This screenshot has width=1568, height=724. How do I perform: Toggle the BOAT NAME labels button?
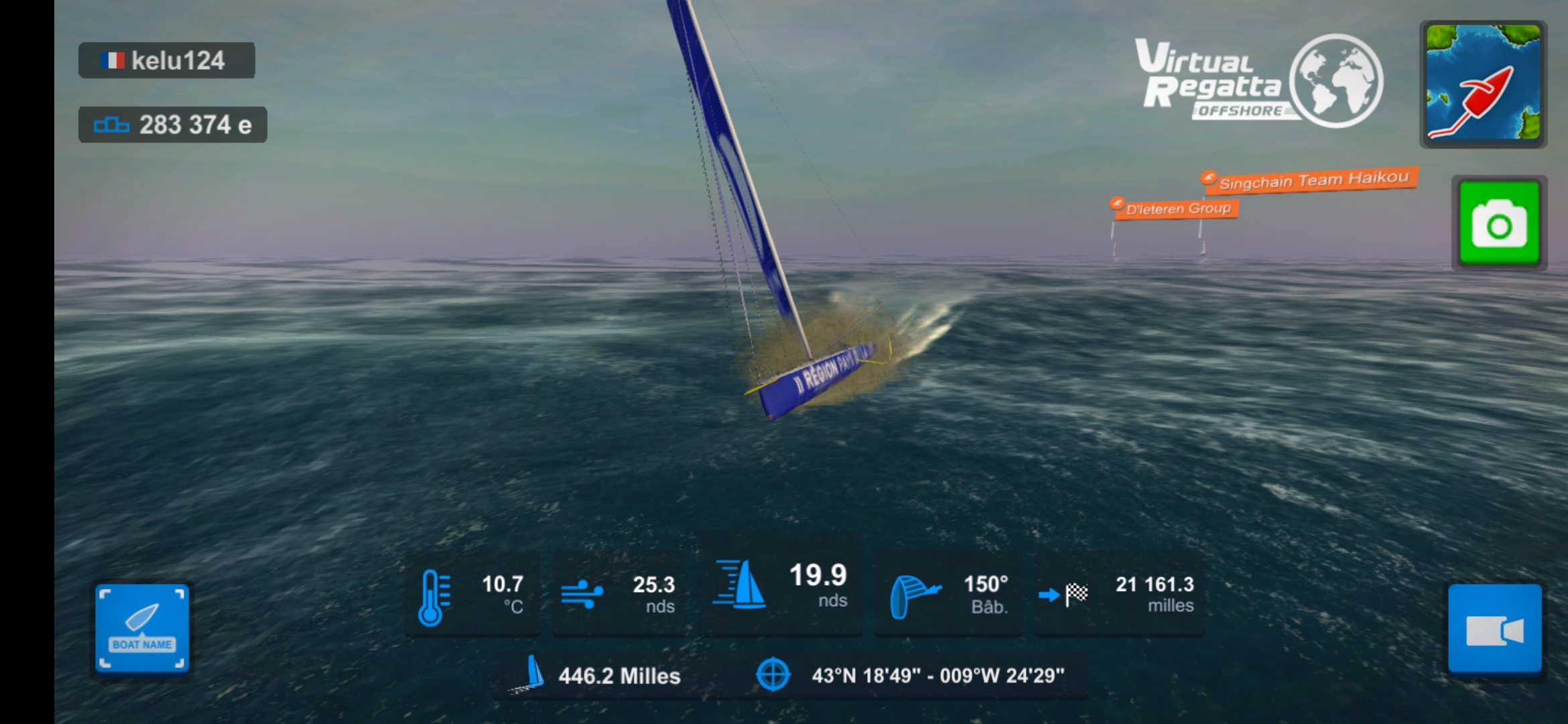[142, 628]
